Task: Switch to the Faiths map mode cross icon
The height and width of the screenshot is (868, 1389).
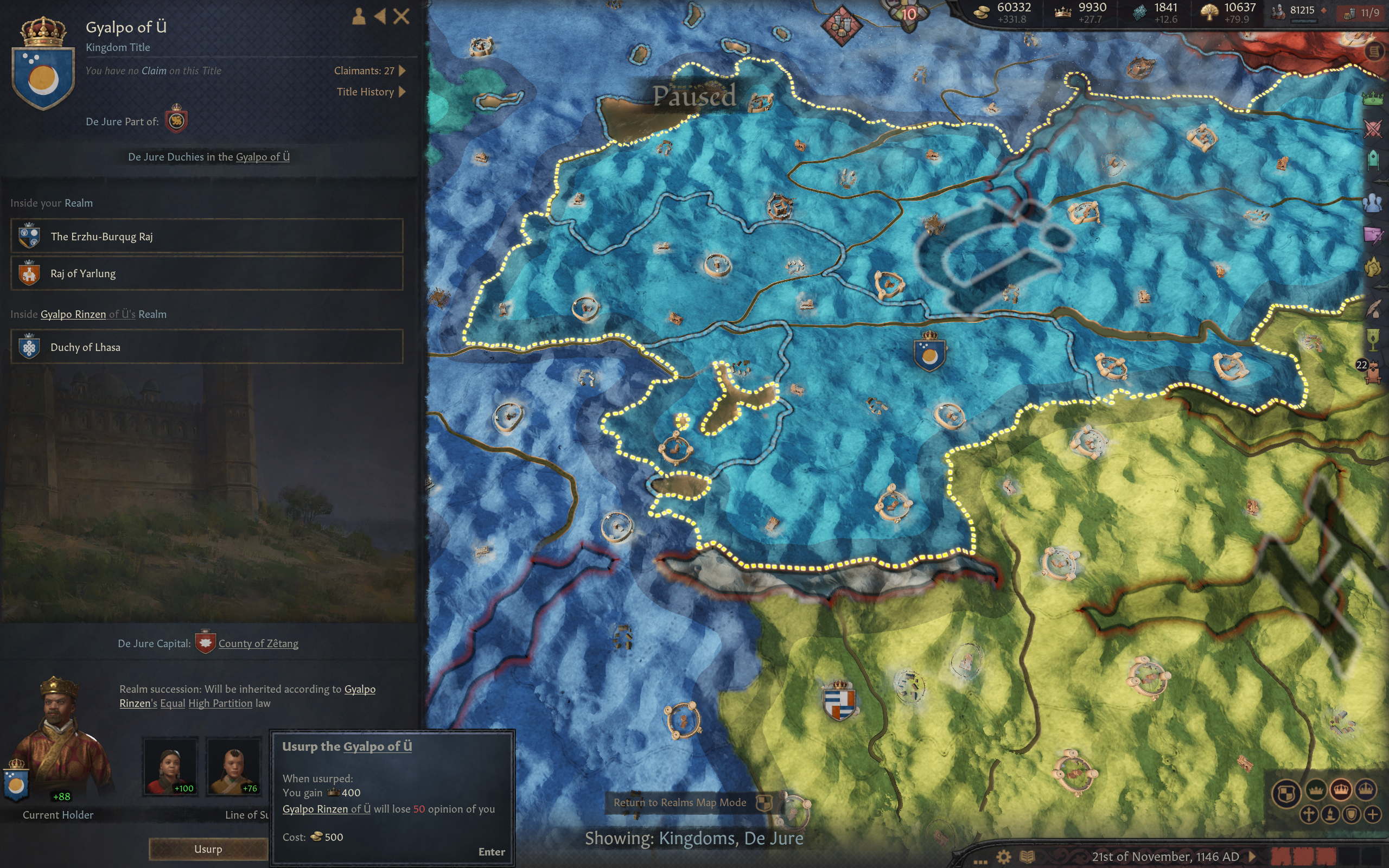Action: [x=1309, y=815]
